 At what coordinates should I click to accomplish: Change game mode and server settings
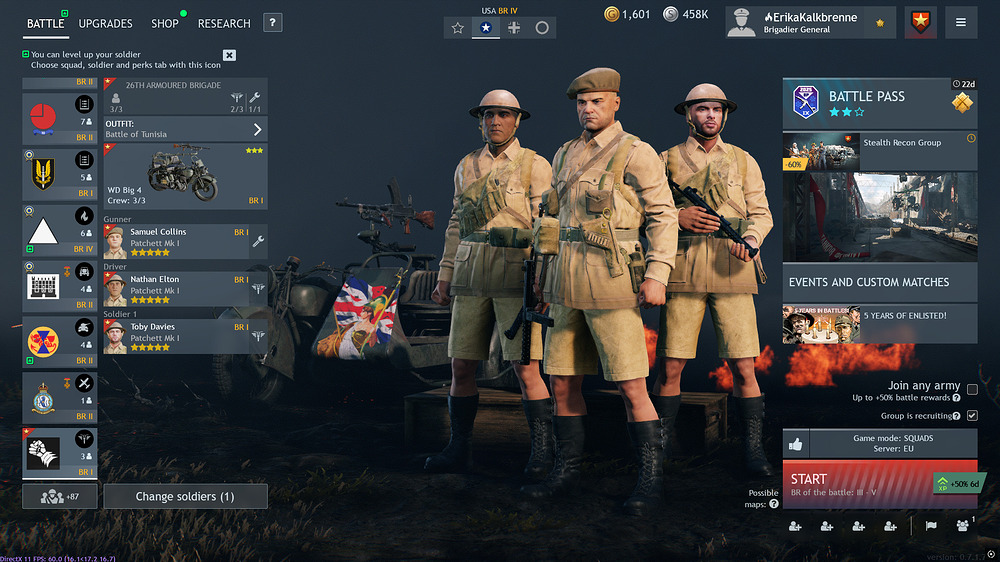(892, 444)
